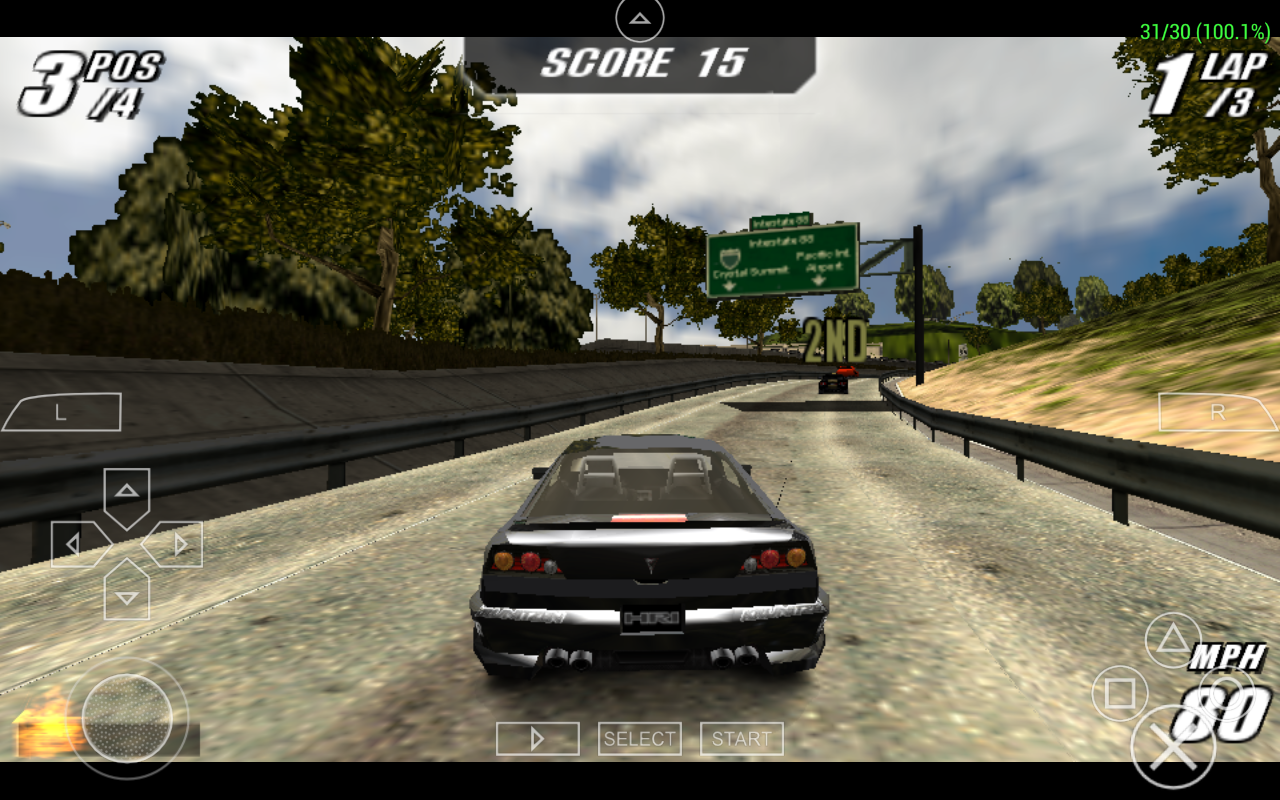Click the on-screen analog stick
Screen dimensions: 1280x800
(x=127, y=718)
